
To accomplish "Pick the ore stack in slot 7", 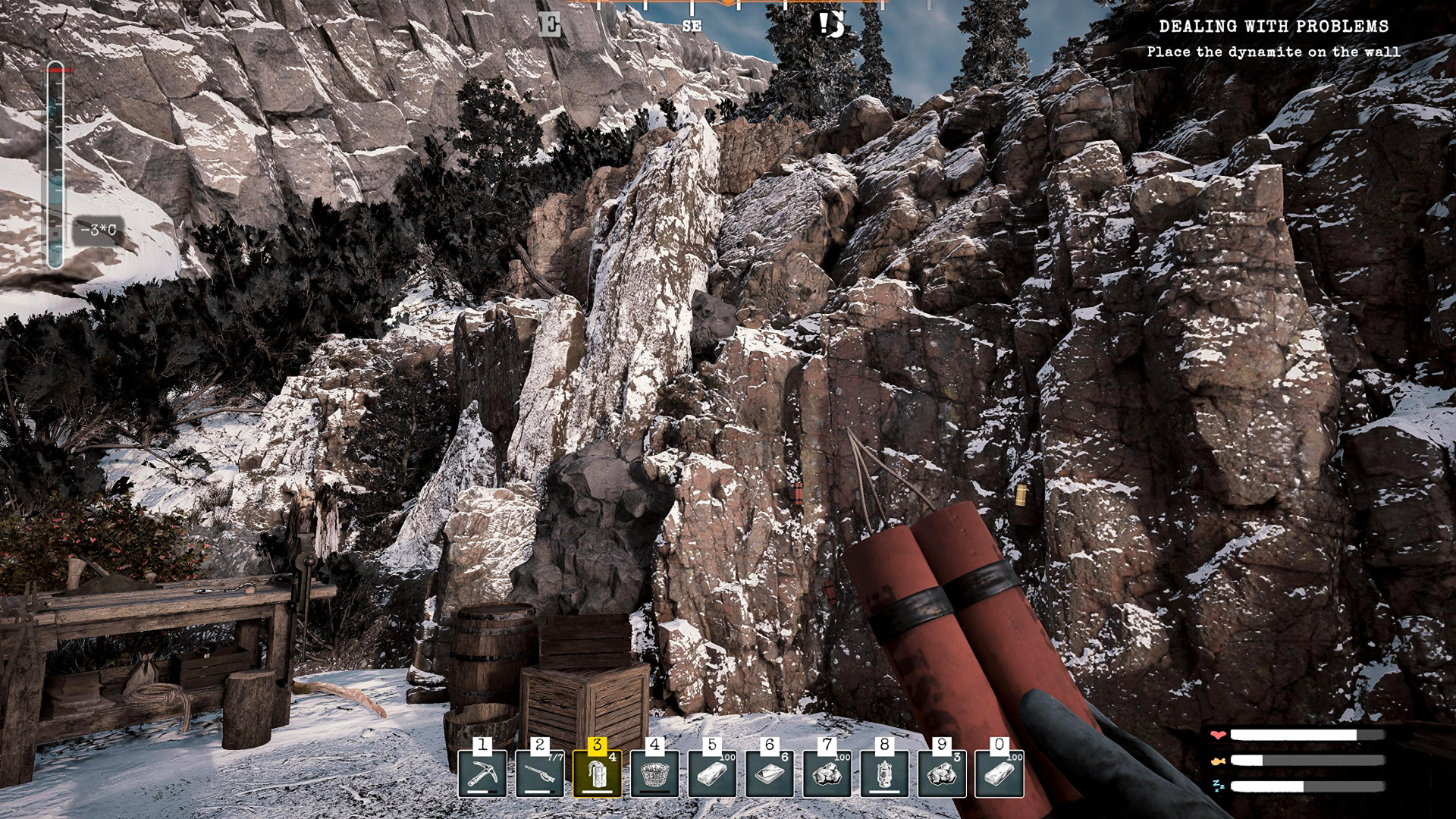I will click(827, 773).
